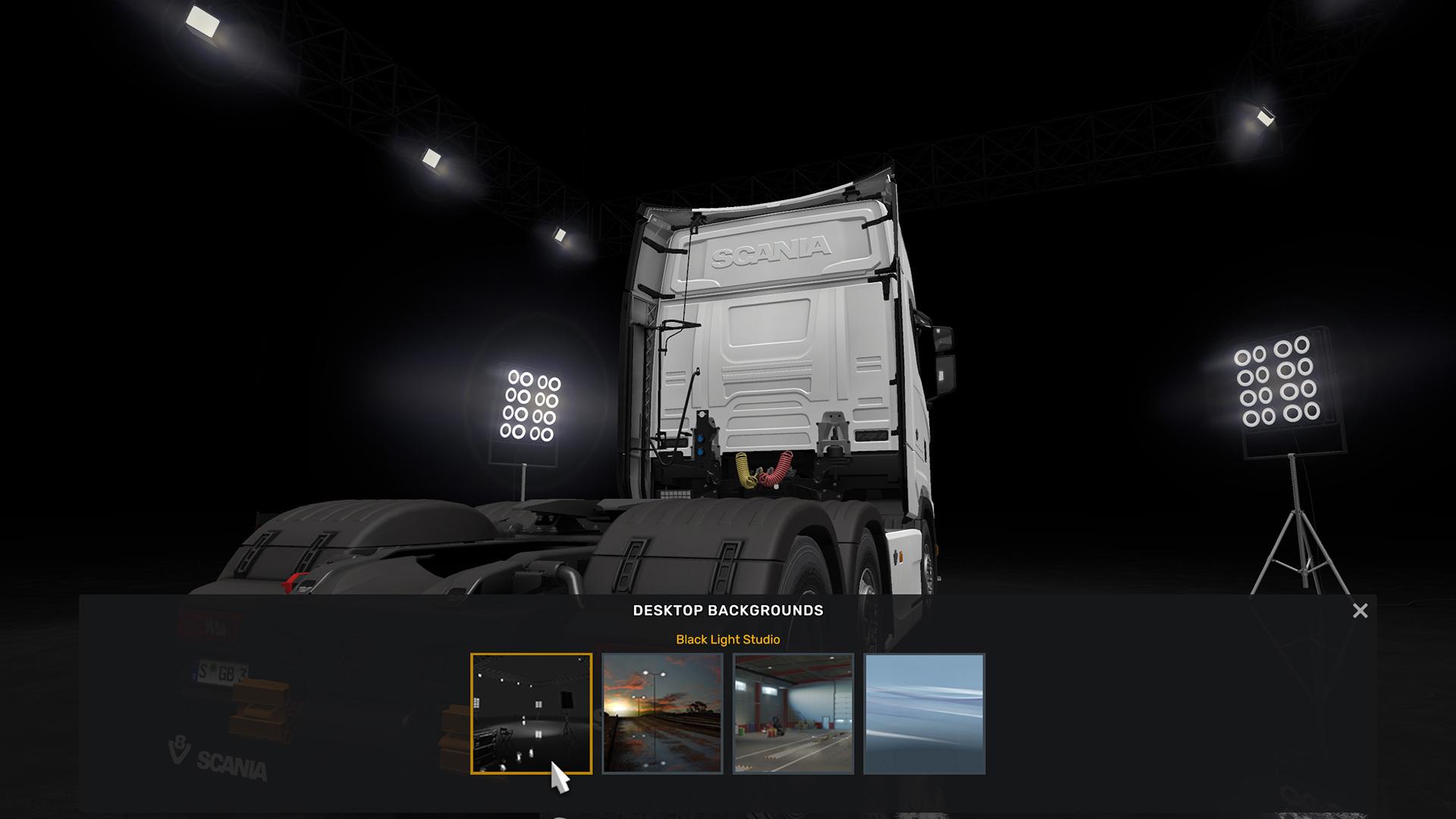The width and height of the screenshot is (1456, 819).
Task: Close the Desktop Backgrounds panel
Action: click(1360, 610)
